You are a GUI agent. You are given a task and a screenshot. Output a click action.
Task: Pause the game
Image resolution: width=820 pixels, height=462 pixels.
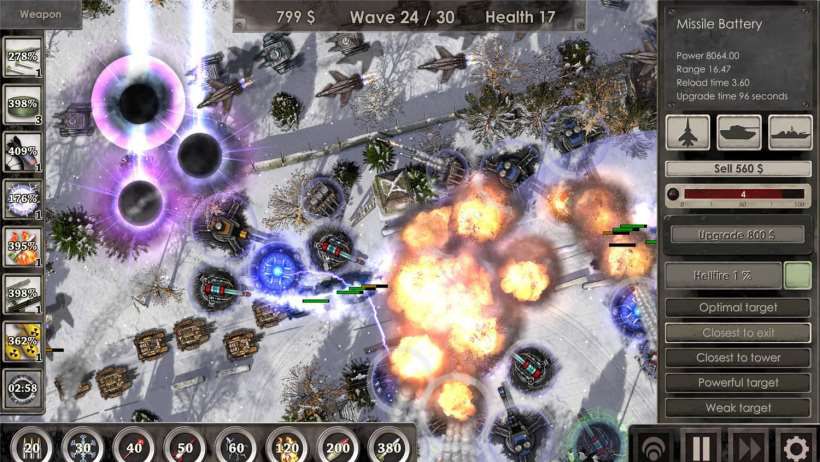701,445
